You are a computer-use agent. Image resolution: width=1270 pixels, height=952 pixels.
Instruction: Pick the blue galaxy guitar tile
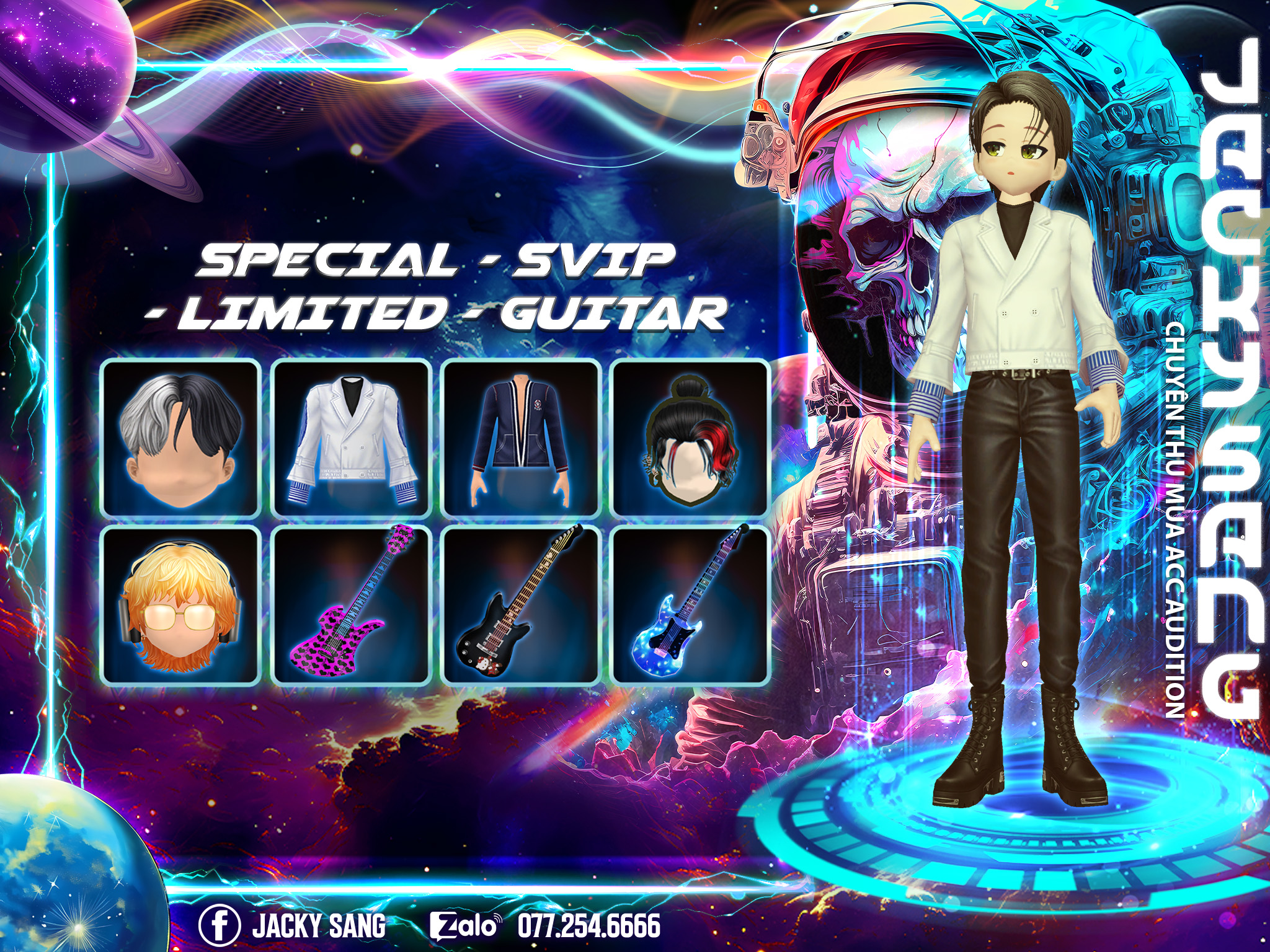click(x=690, y=606)
